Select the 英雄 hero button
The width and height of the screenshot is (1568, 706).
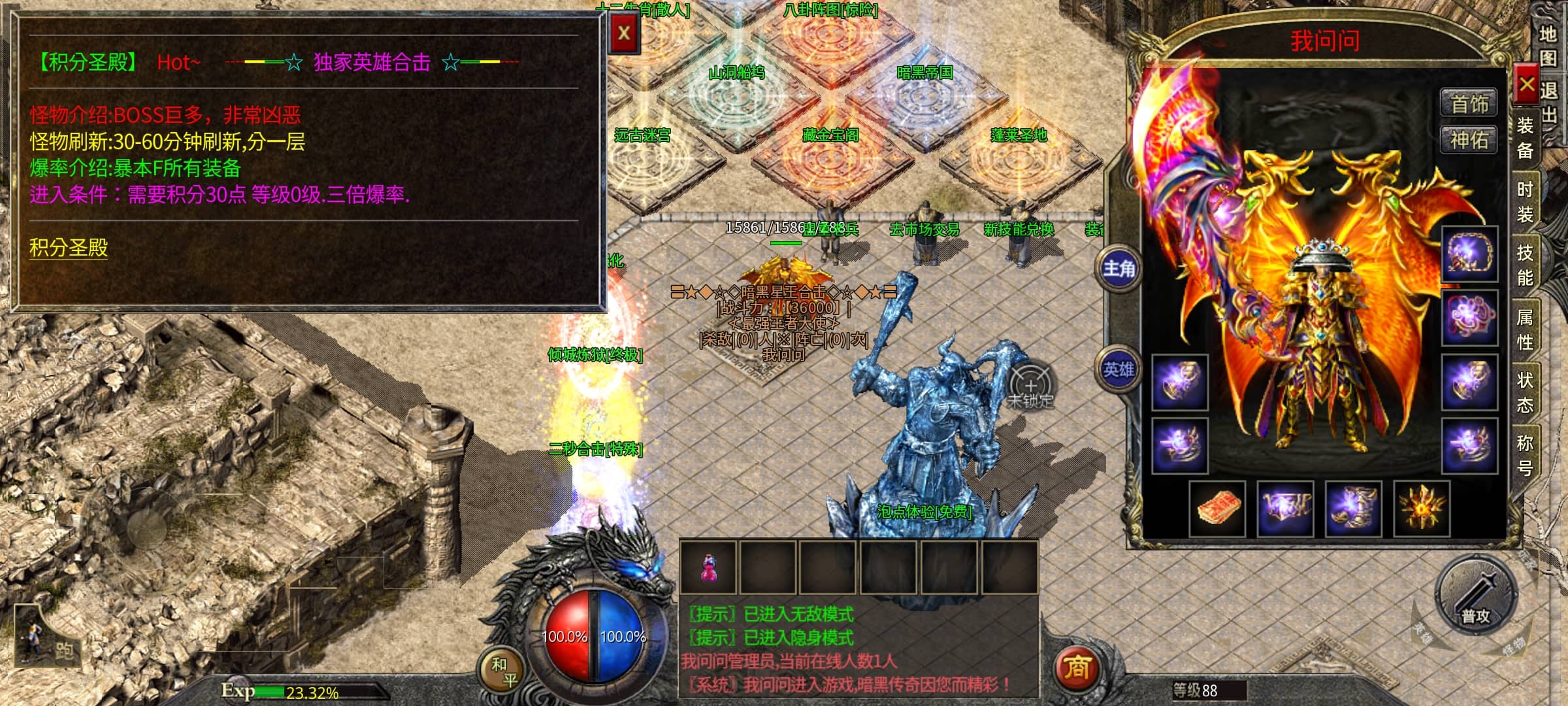1119,370
